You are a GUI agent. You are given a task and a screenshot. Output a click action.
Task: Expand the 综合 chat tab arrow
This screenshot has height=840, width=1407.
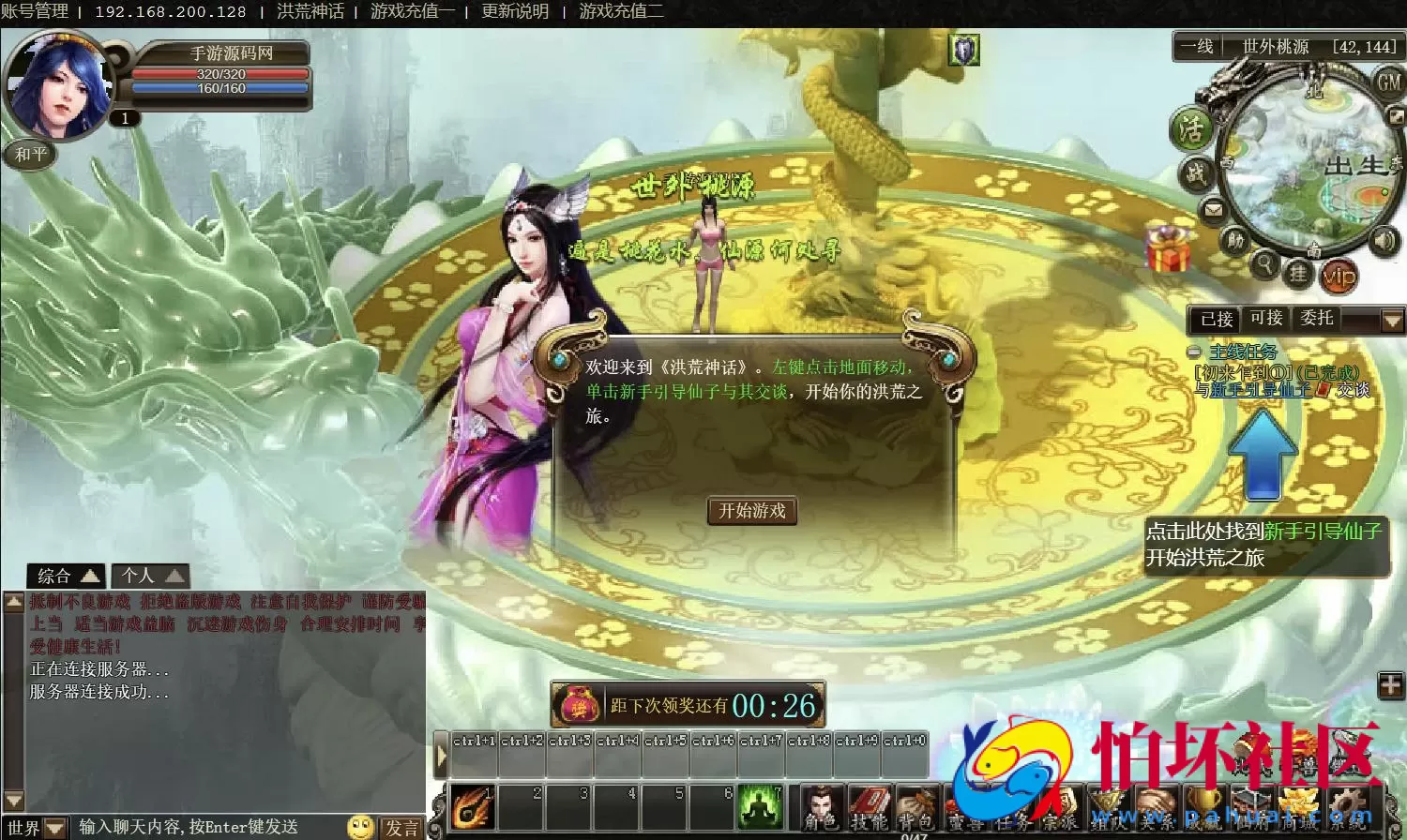[89, 576]
